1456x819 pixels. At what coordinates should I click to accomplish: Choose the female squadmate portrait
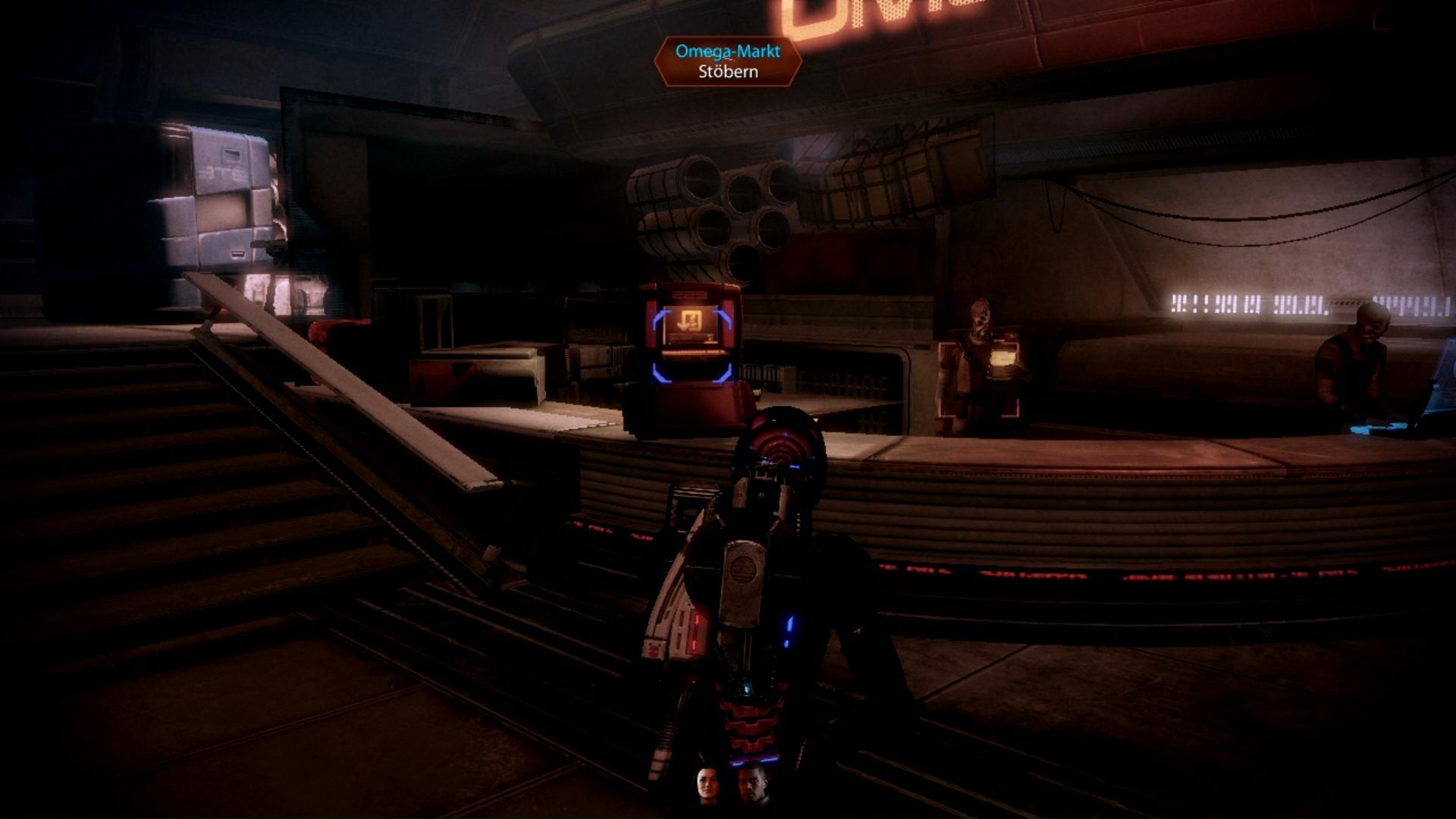tap(708, 783)
